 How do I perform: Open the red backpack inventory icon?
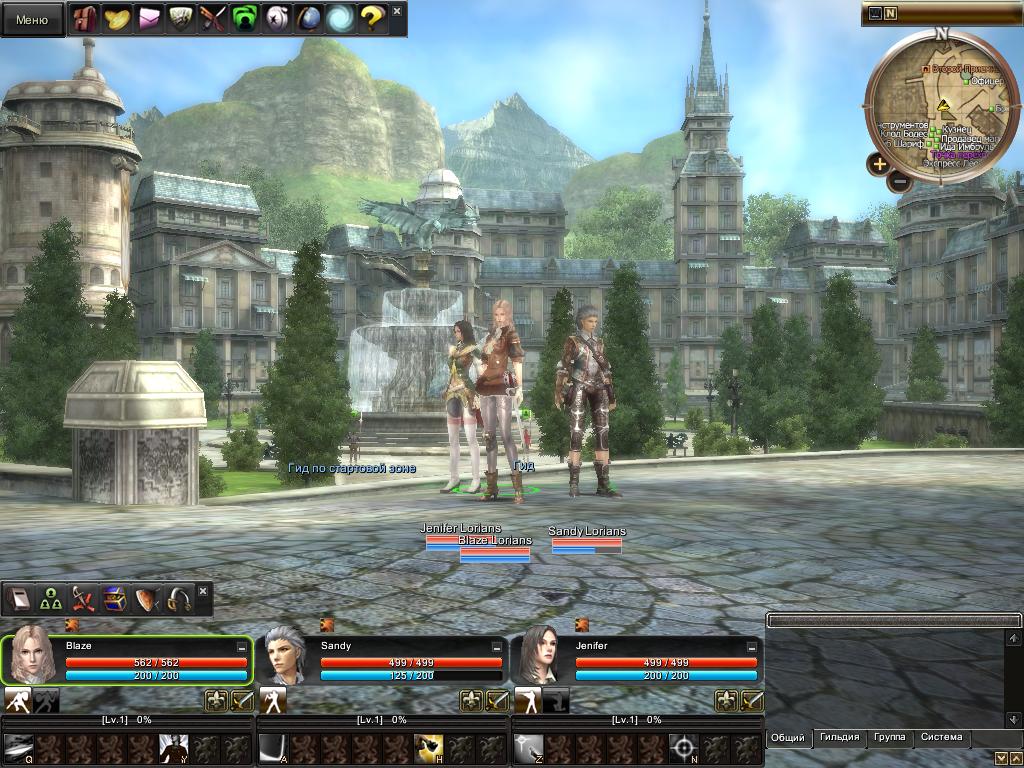tap(84, 19)
